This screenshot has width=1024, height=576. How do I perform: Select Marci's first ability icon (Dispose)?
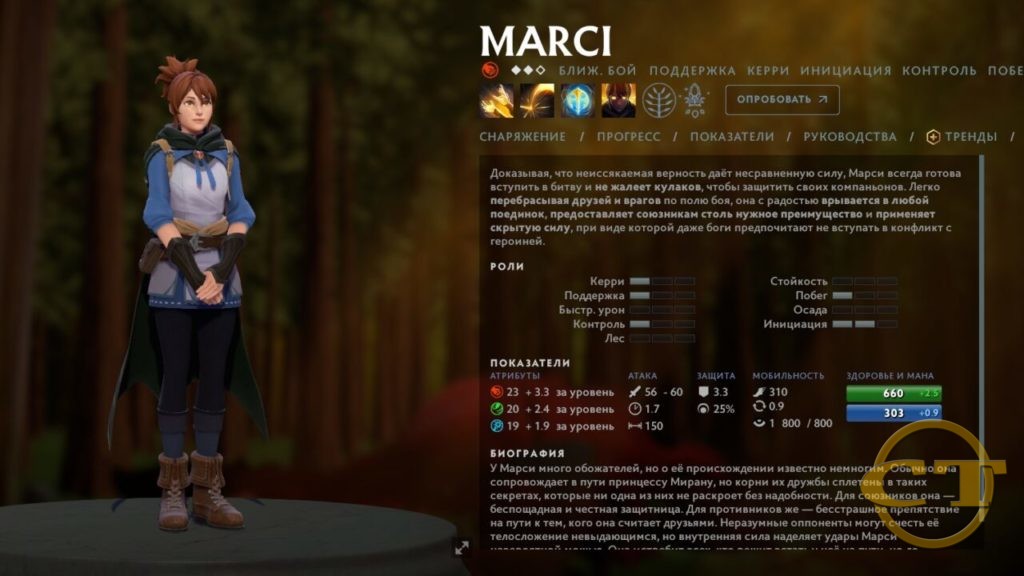pyautogui.click(x=497, y=100)
